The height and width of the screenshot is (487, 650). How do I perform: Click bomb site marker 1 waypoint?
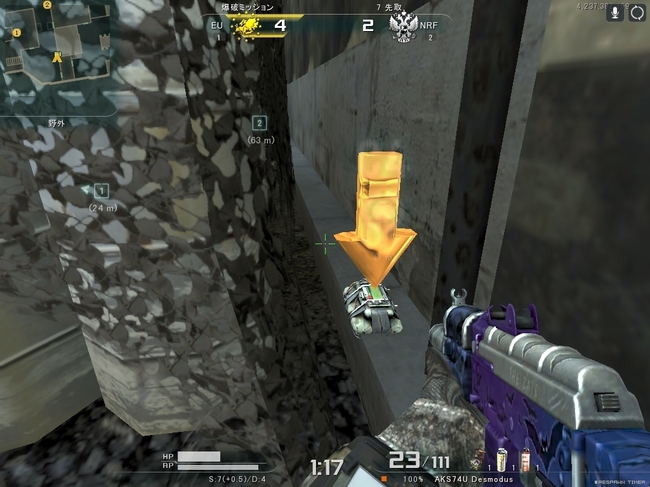(x=101, y=190)
